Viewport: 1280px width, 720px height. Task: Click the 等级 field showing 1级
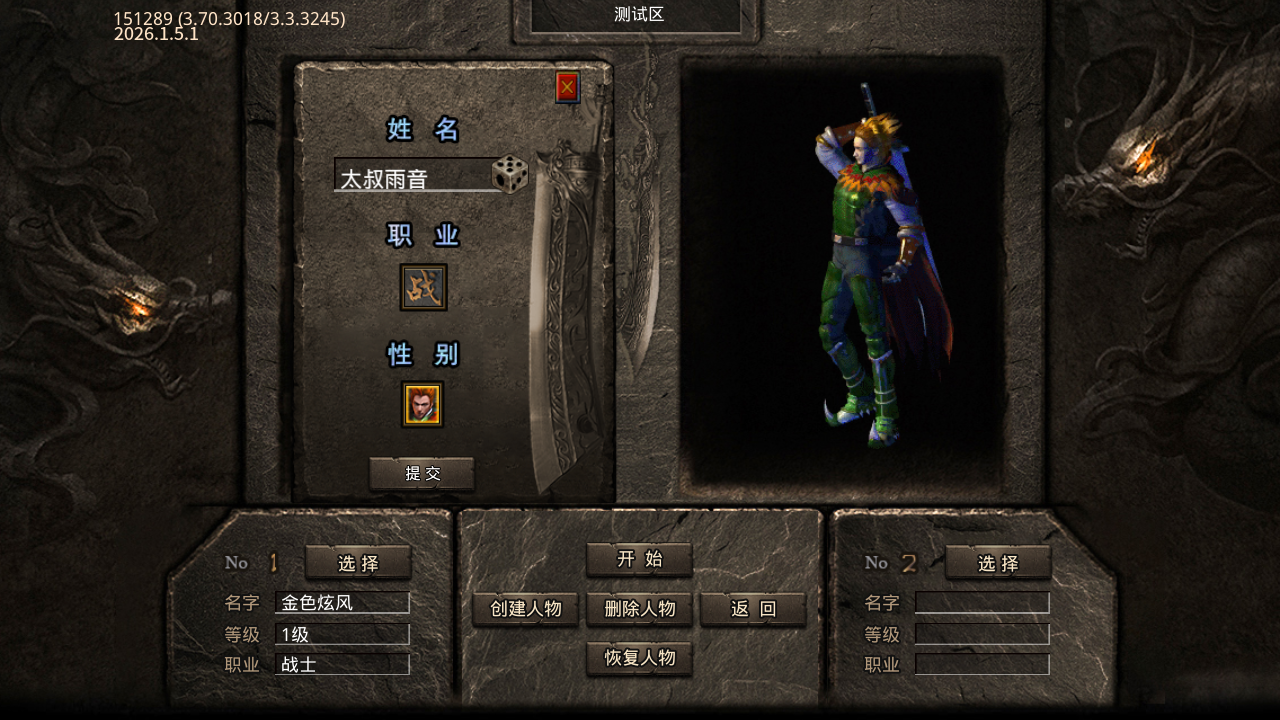(342, 634)
